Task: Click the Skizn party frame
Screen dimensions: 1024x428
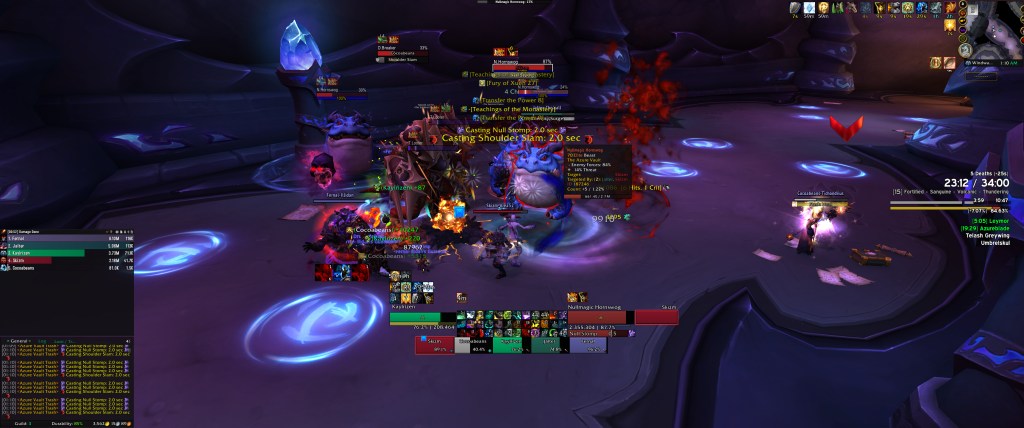Action: [434, 345]
